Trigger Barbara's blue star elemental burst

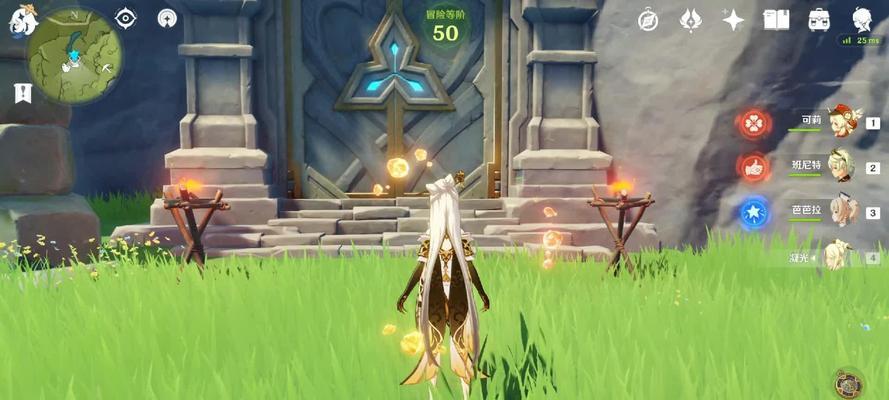(753, 212)
